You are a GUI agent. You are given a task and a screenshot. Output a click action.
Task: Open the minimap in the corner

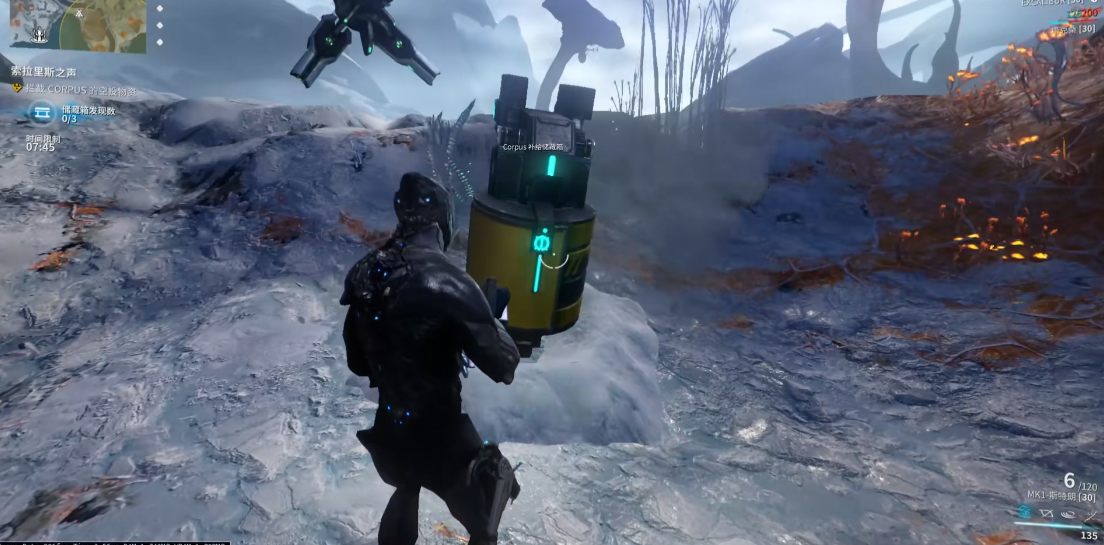(x=78, y=24)
